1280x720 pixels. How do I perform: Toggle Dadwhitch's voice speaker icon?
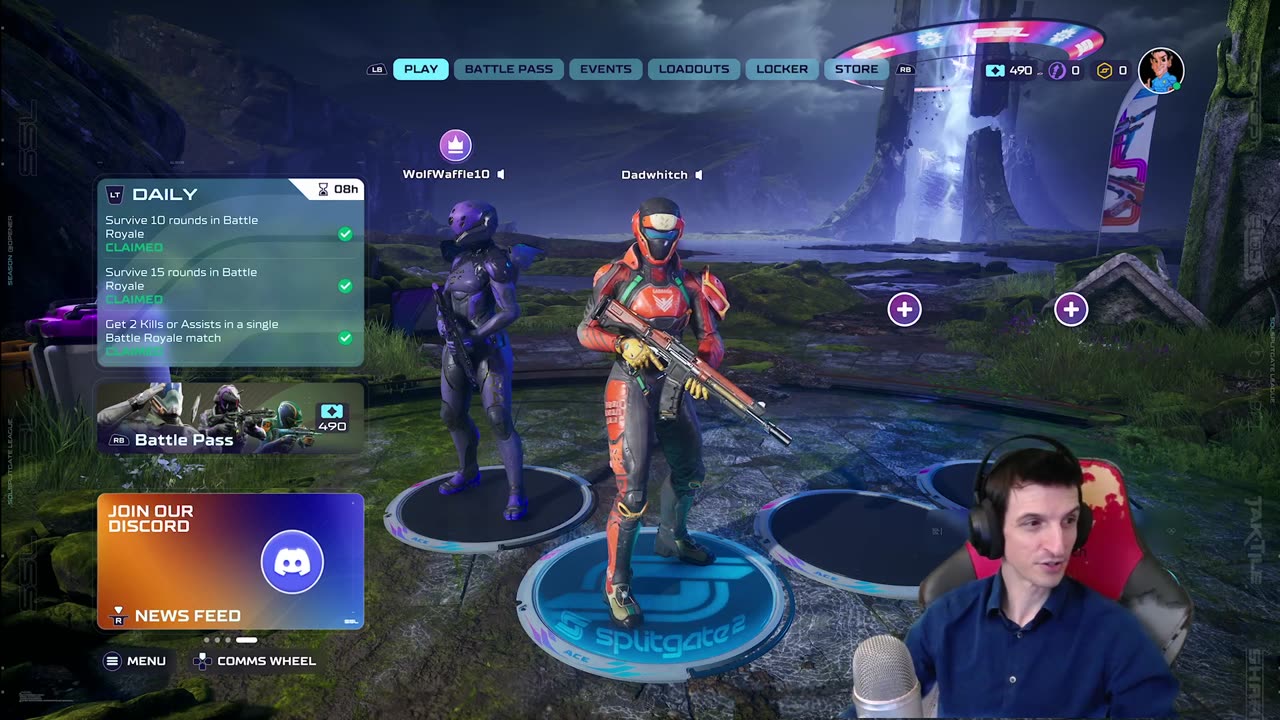tap(699, 175)
